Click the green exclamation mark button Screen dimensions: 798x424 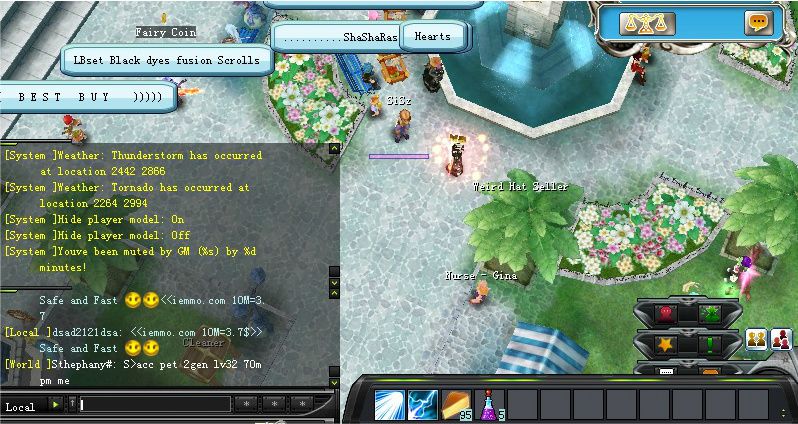click(711, 345)
